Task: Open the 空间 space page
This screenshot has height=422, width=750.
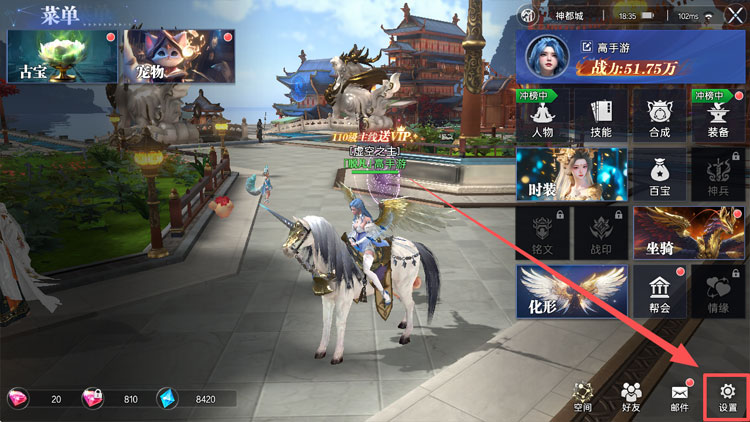Action: (x=583, y=396)
